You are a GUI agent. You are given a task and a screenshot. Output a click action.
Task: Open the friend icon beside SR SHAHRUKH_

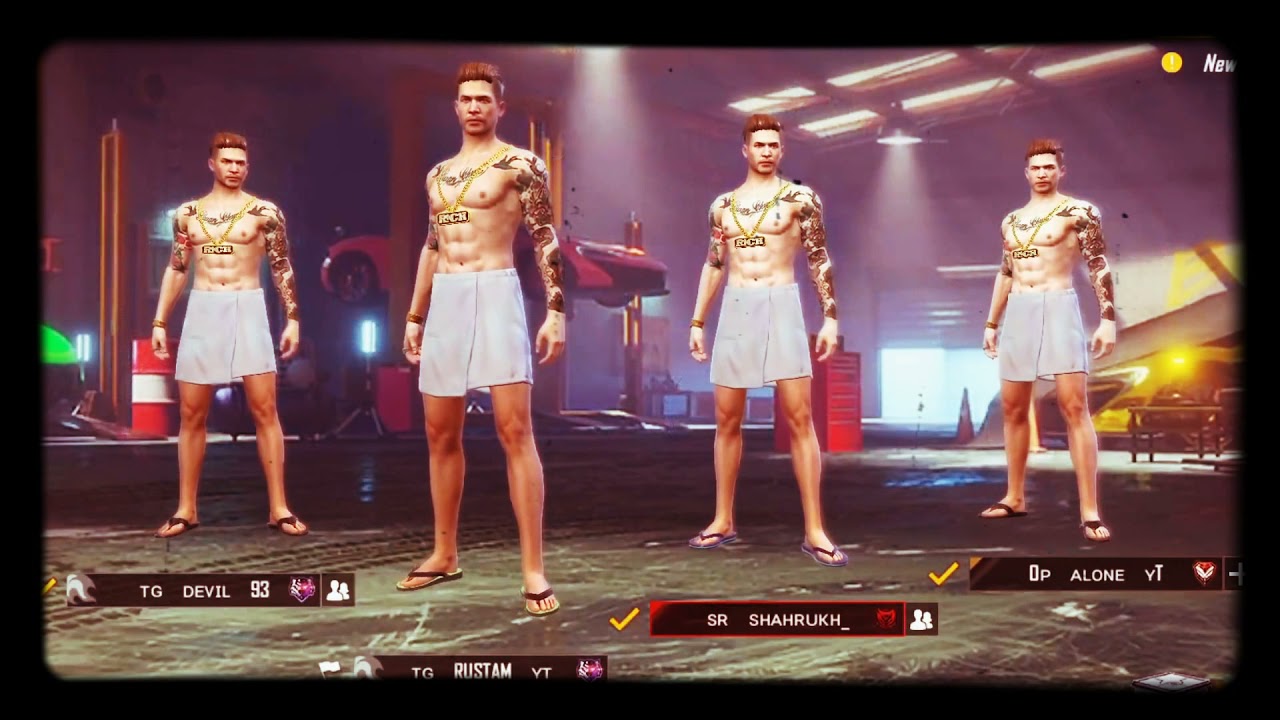pyautogui.click(x=921, y=619)
